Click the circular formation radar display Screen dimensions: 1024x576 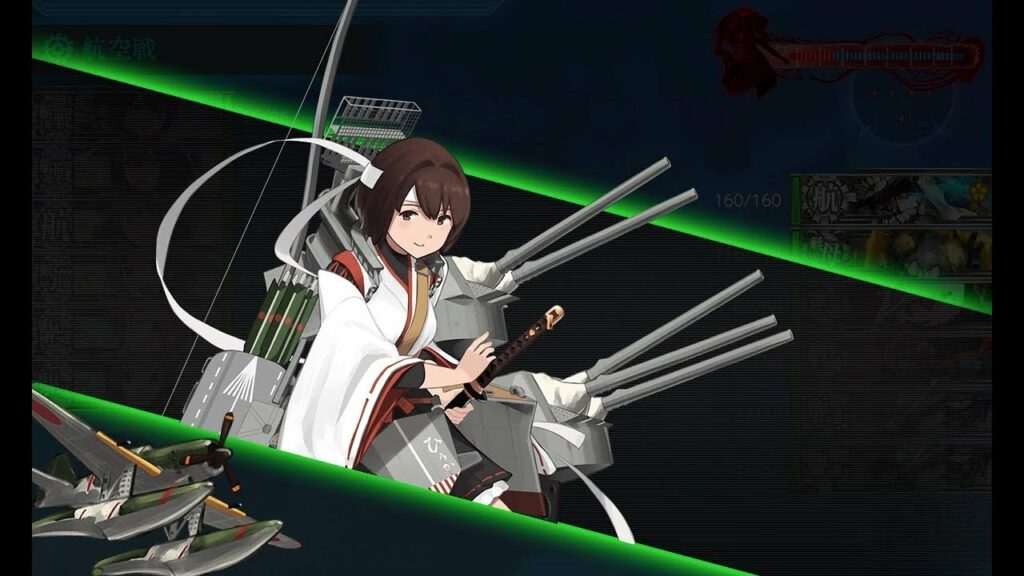coord(901,107)
